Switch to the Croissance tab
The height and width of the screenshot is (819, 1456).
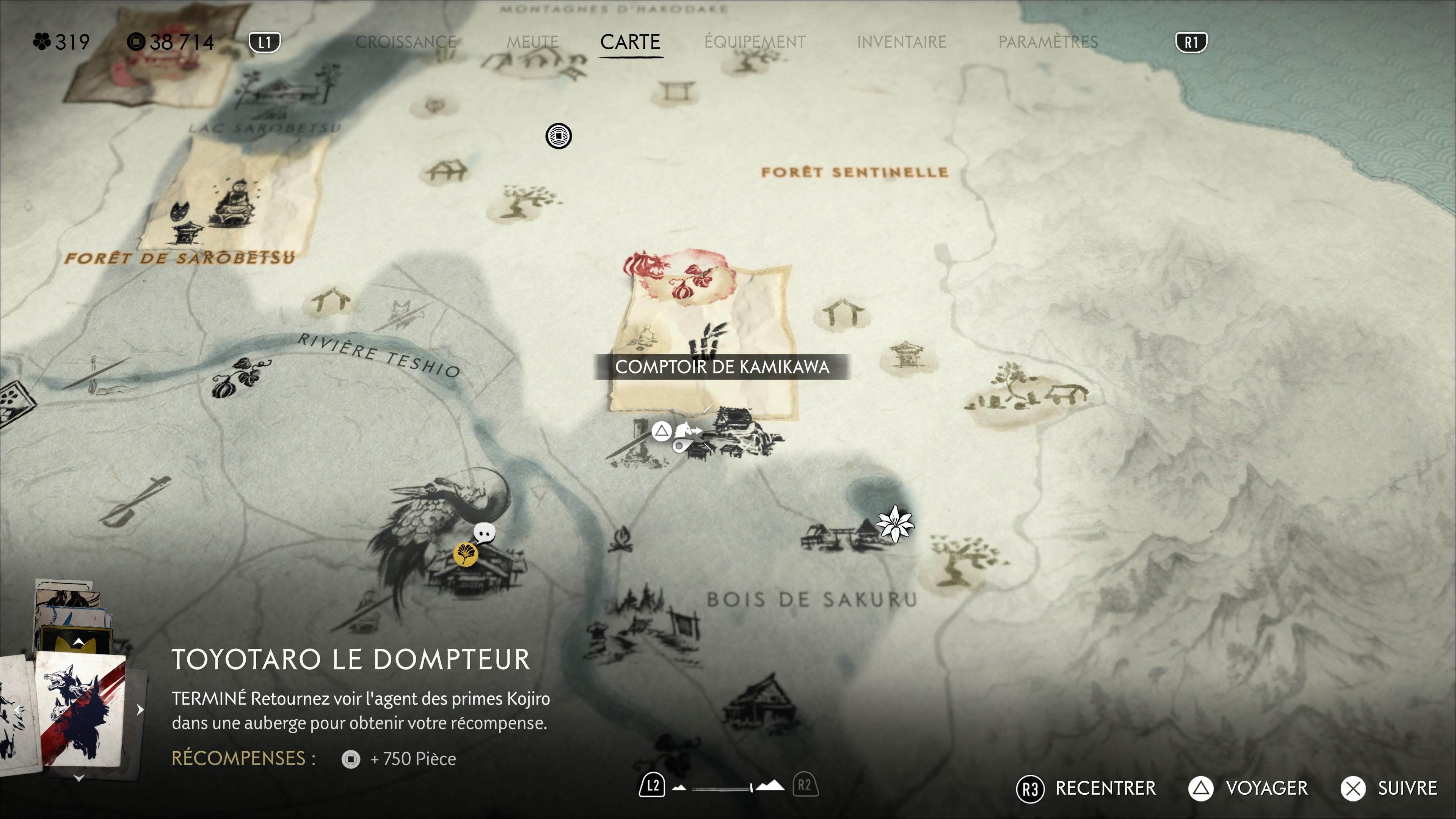pos(405,42)
